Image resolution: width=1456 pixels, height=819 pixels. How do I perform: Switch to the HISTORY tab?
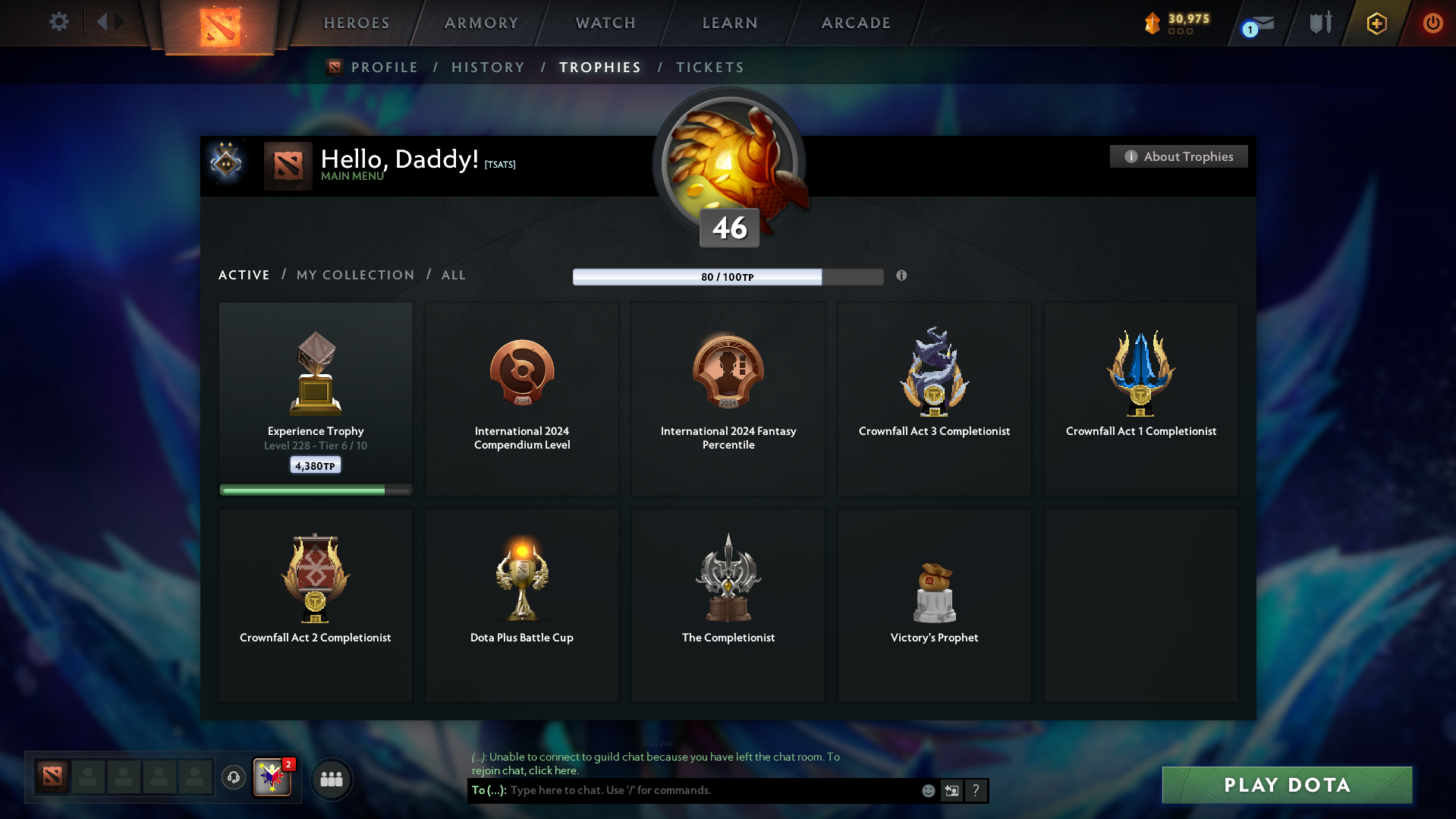click(x=487, y=67)
